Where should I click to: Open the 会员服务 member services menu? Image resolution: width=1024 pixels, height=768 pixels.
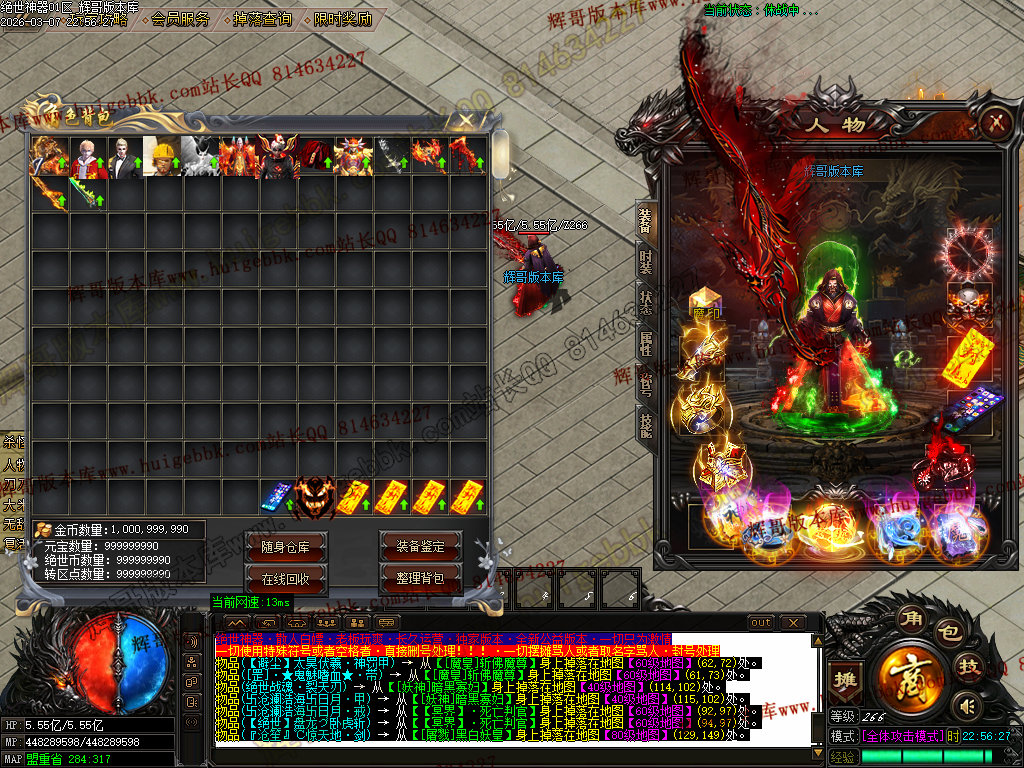pyautogui.click(x=181, y=19)
